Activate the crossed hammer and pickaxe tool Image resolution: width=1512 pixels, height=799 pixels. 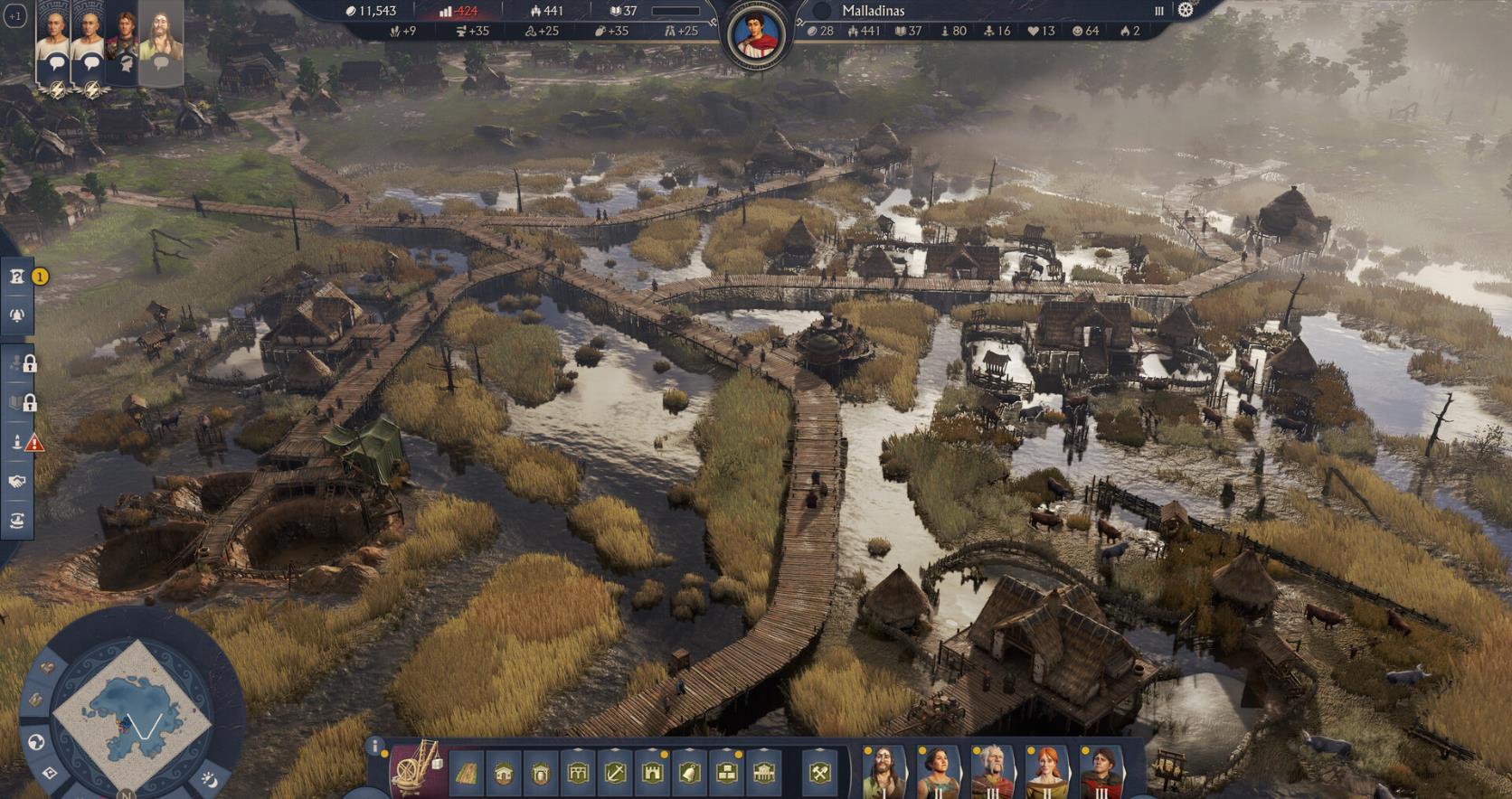(x=819, y=774)
